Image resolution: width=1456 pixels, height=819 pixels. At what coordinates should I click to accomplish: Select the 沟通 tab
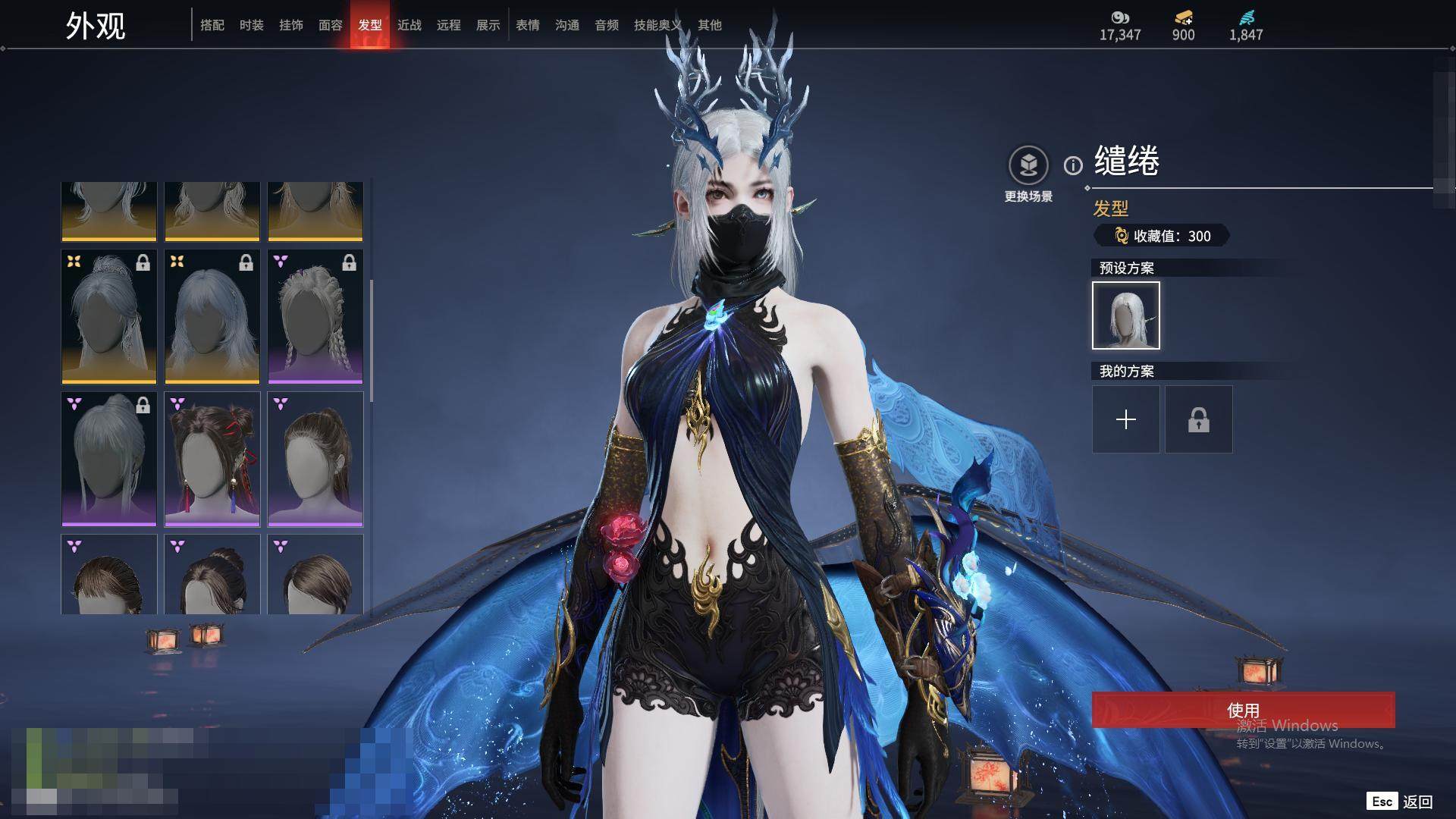coord(567,25)
